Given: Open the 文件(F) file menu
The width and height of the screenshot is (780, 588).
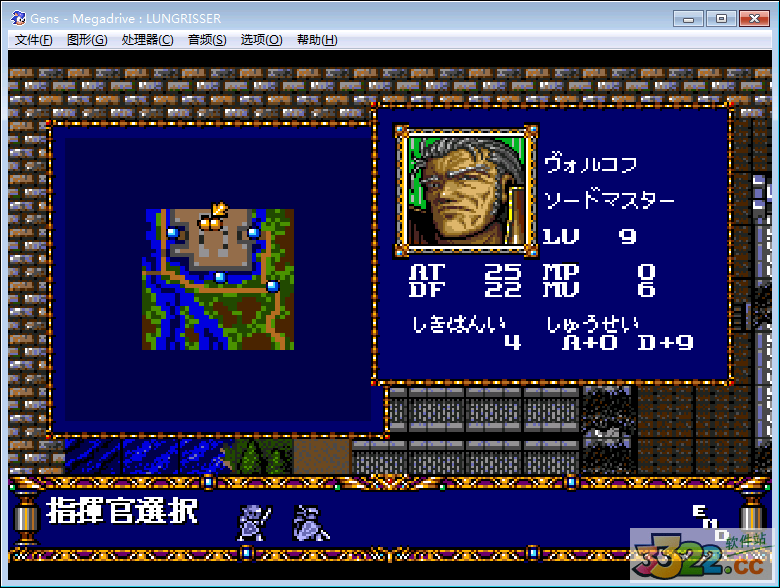Looking at the screenshot, I should (x=34, y=40).
